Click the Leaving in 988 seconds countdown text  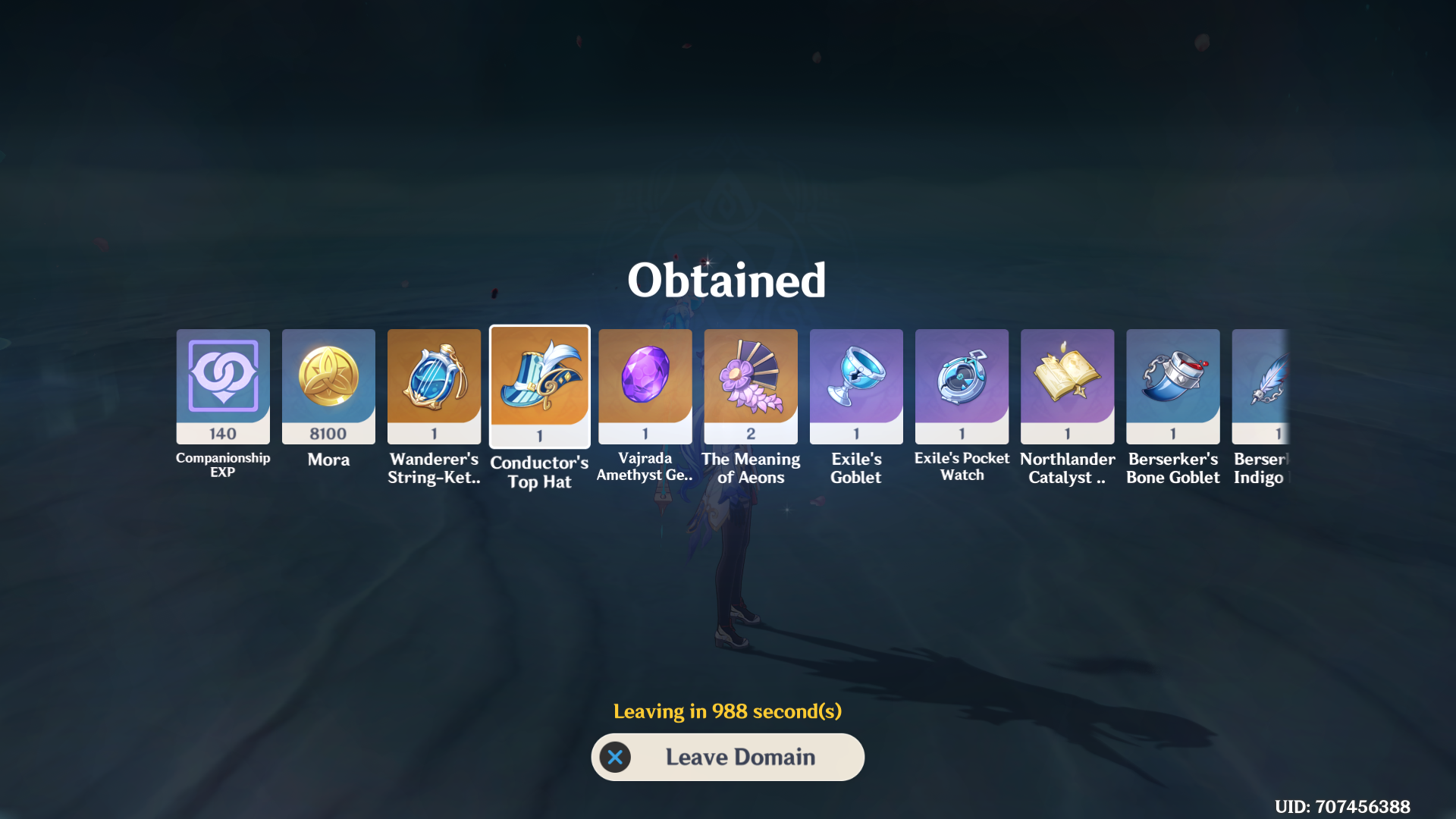(x=727, y=711)
